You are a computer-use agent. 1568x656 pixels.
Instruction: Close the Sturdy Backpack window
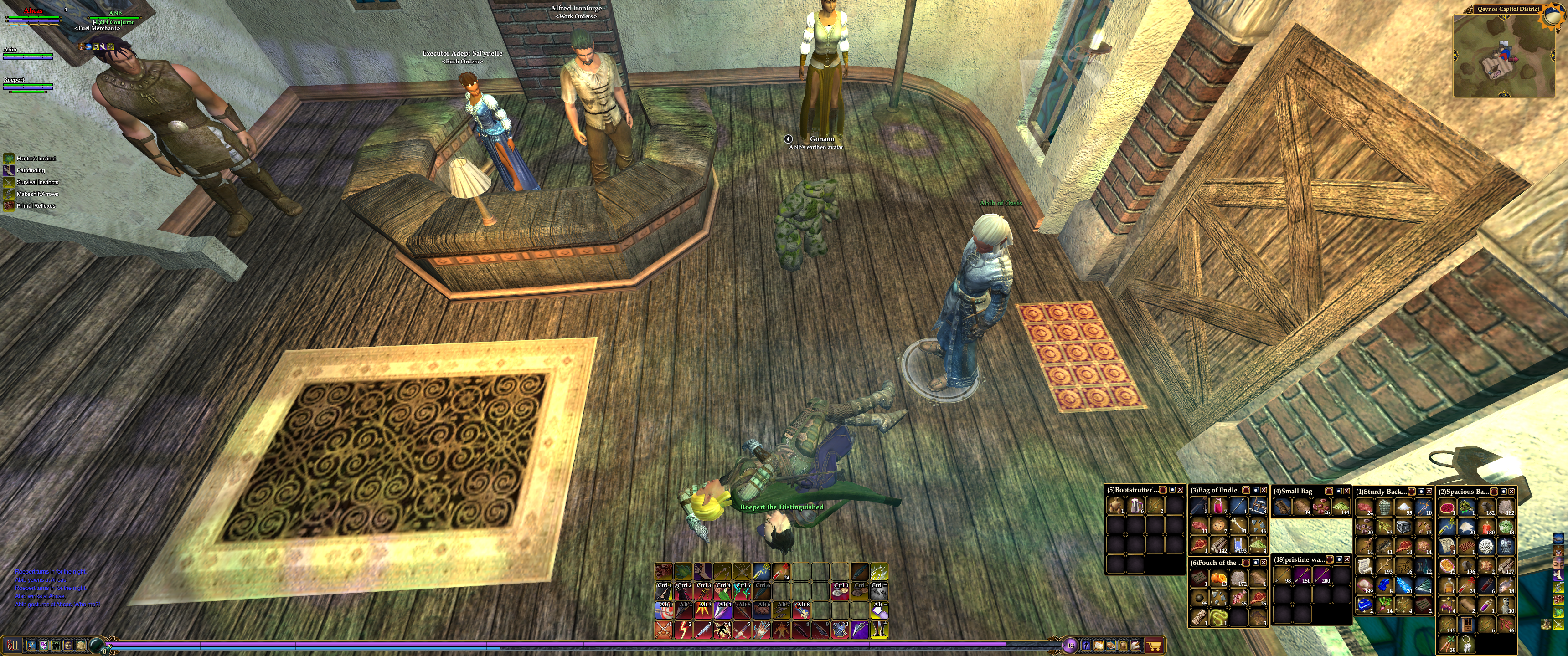[x=1430, y=491]
